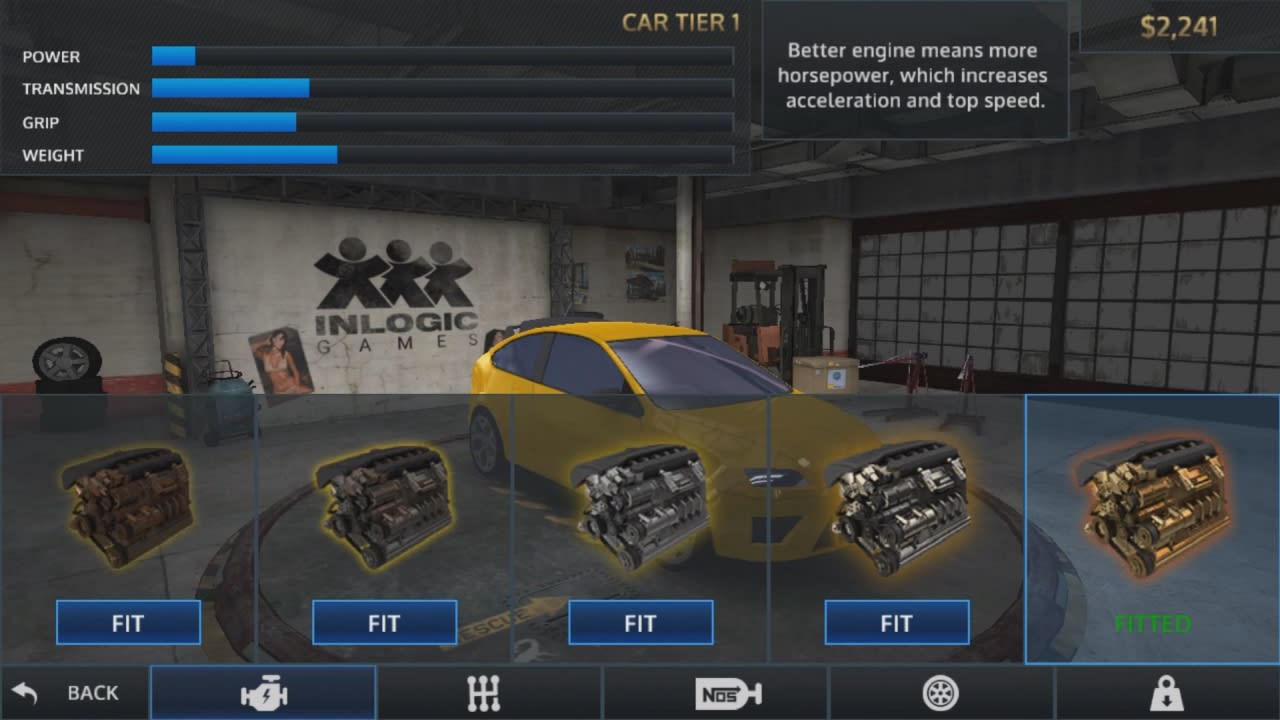Click the CAR TIER 1 label

tap(680, 22)
